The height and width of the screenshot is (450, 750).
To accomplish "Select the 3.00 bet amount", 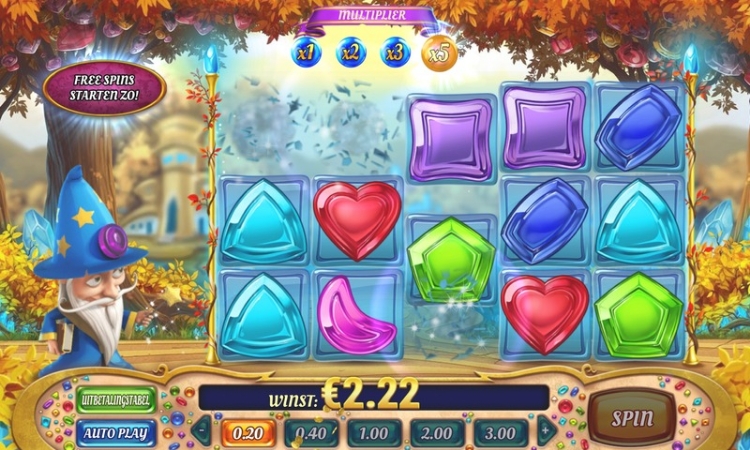I will (x=502, y=433).
